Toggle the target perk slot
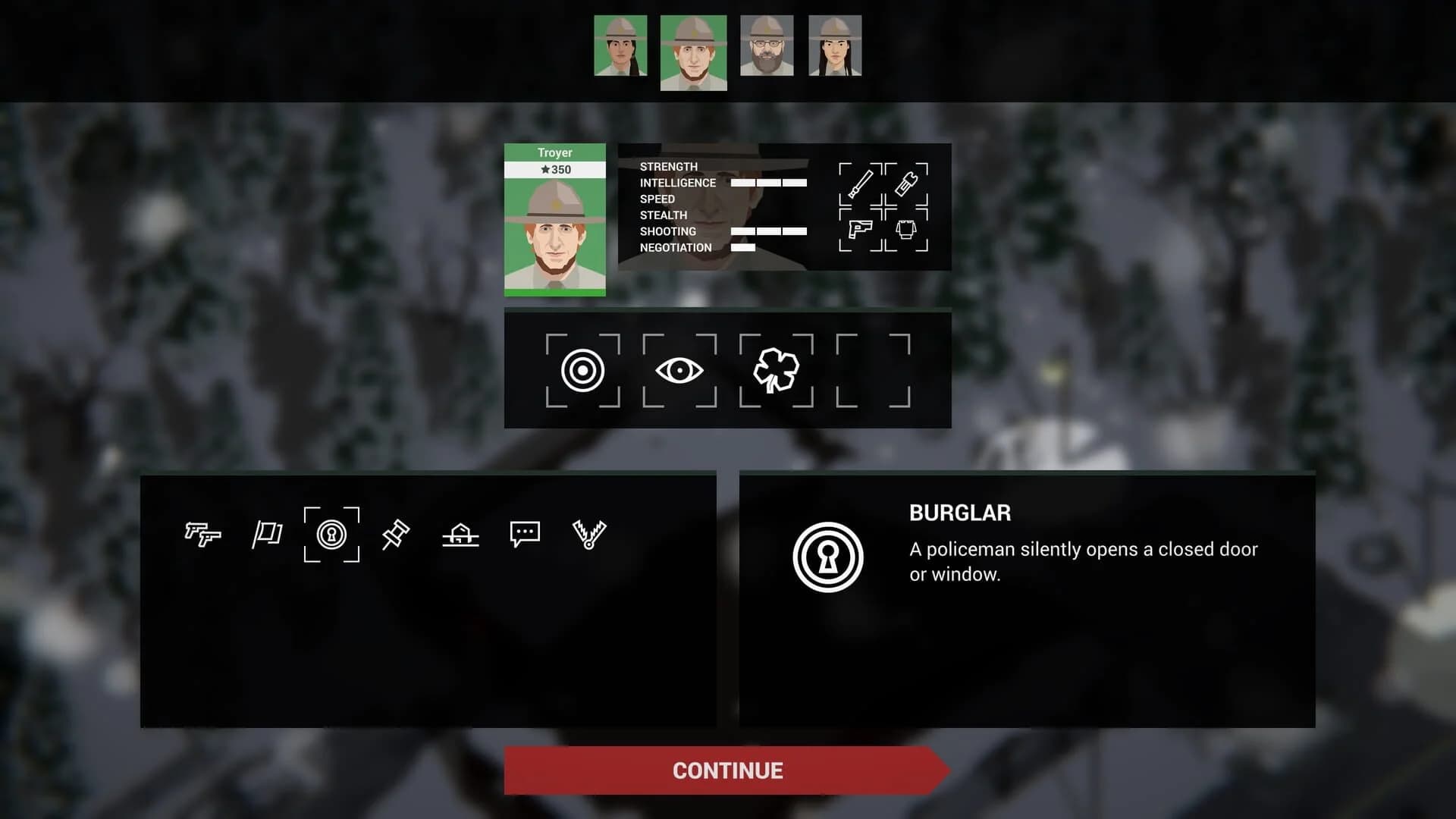This screenshot has width=1456, height=819. point(584,372)
